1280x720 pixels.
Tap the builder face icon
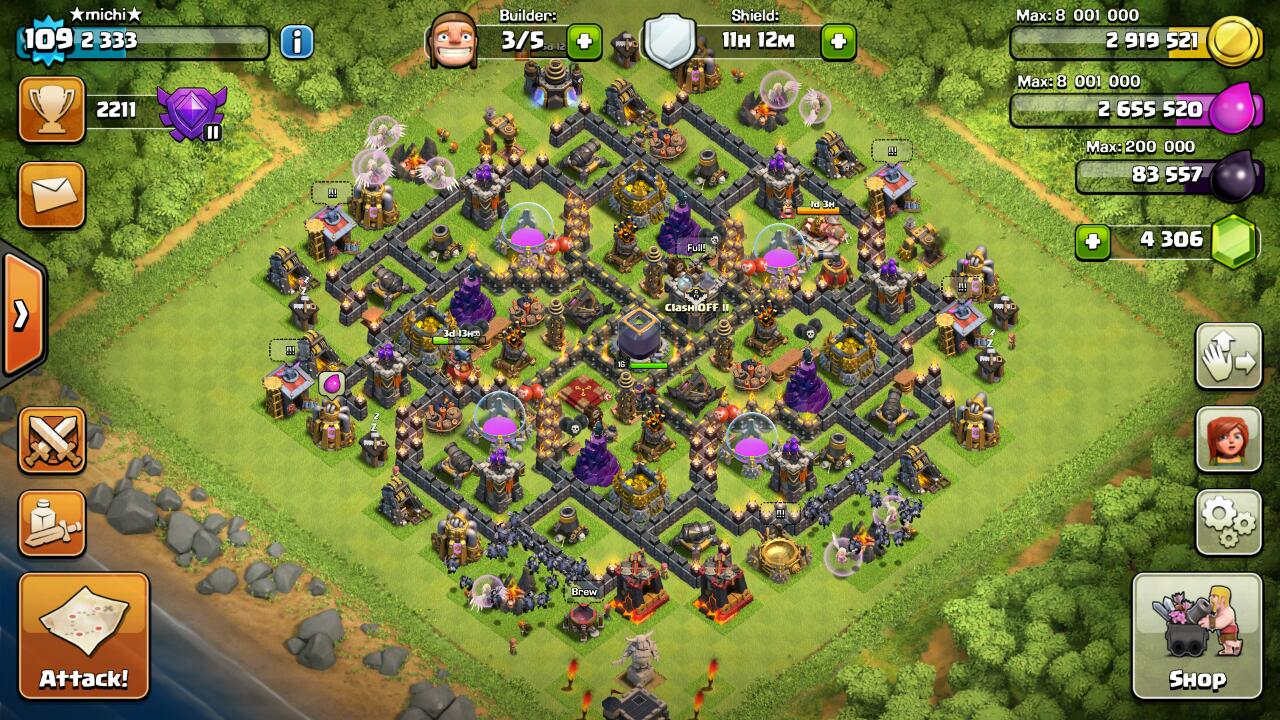452,42
